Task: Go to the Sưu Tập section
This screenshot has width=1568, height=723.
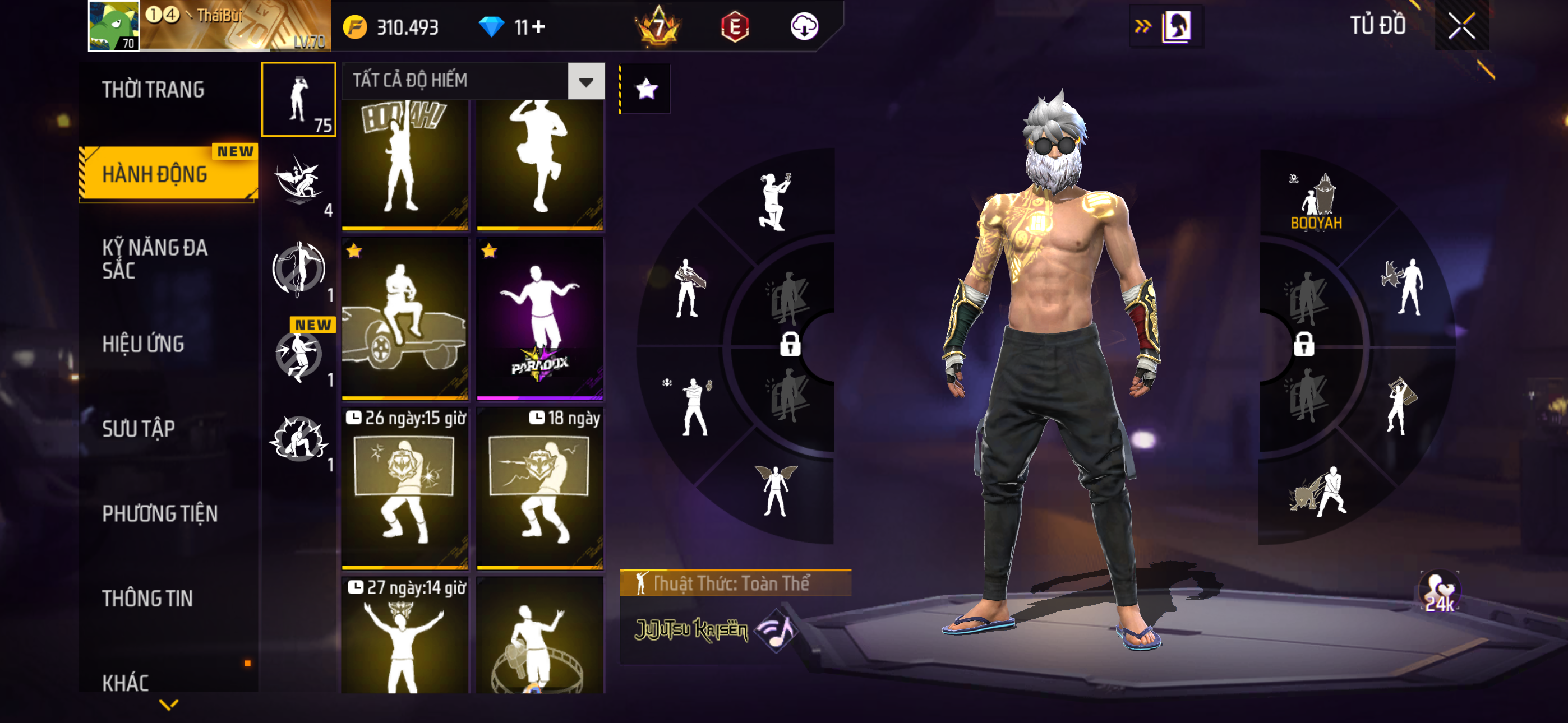Action: pyautogui.click(x=139, y=429)
